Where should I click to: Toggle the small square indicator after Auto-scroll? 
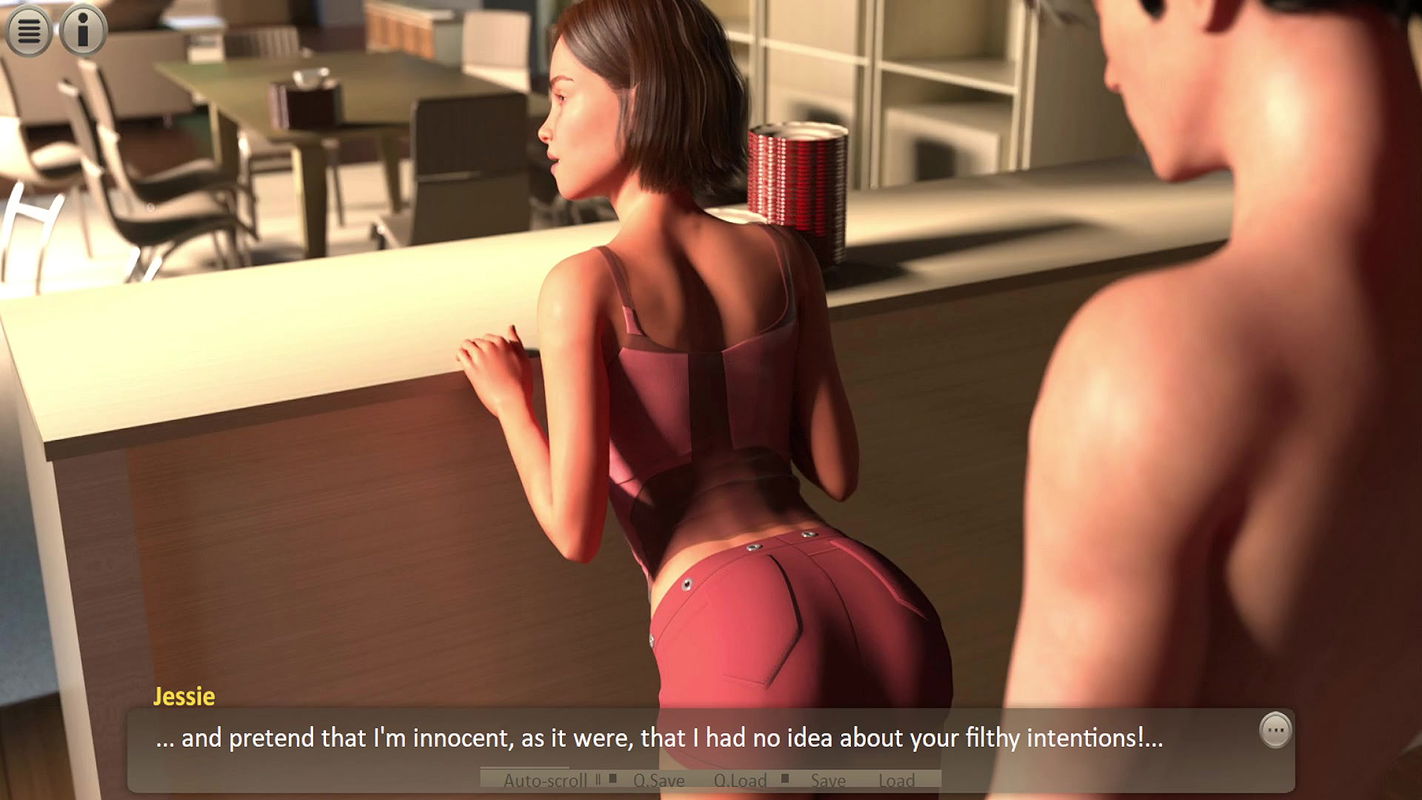[613, 779]
